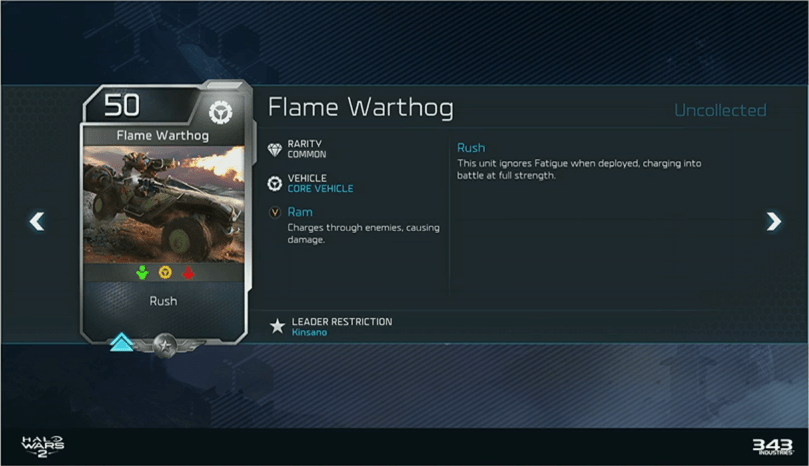The height and width of the screenshot is (466, 809).
Task: Select the grey star card level badge
Action: point(166,343)
